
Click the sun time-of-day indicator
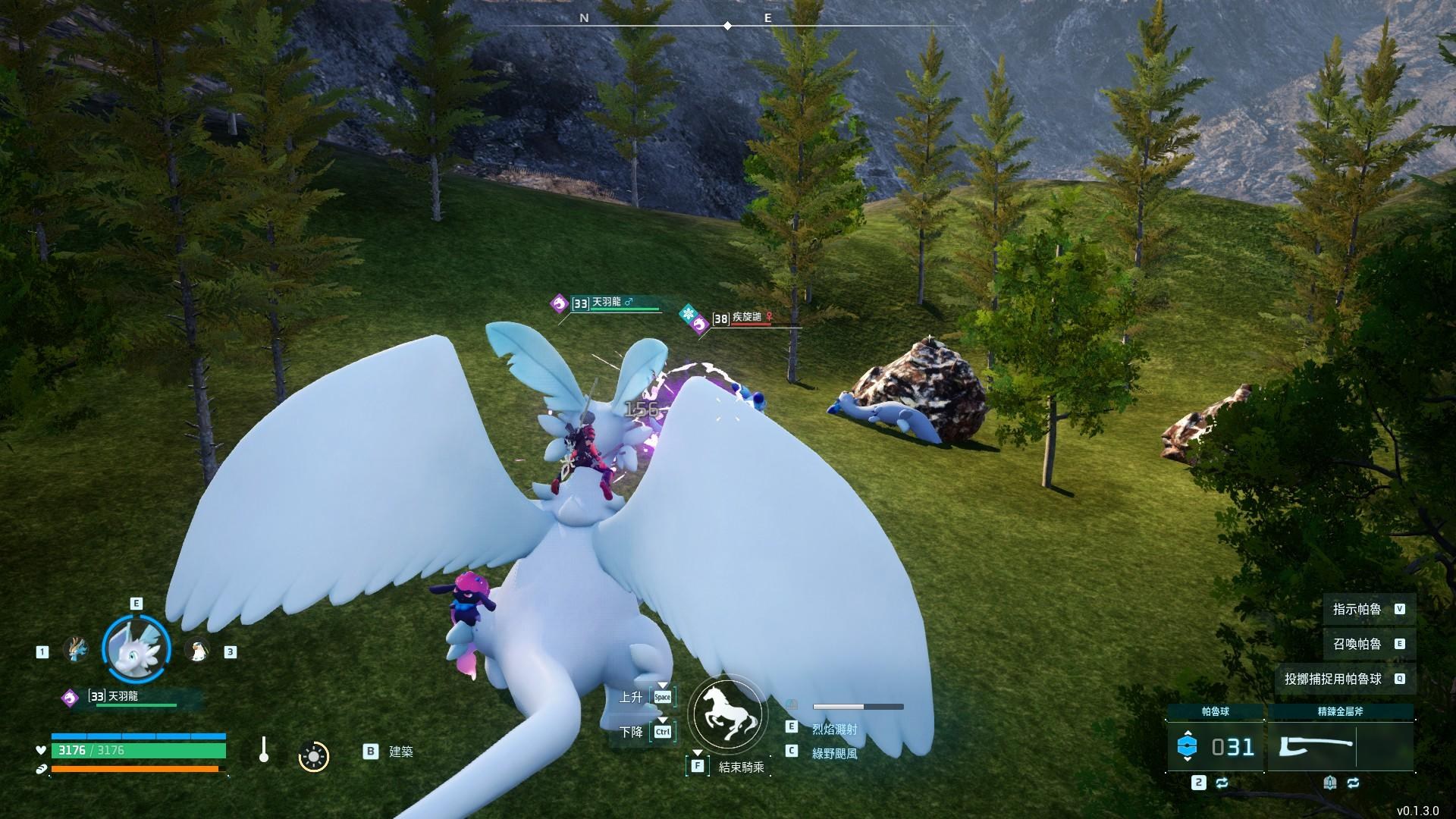[x=313, y=756]
